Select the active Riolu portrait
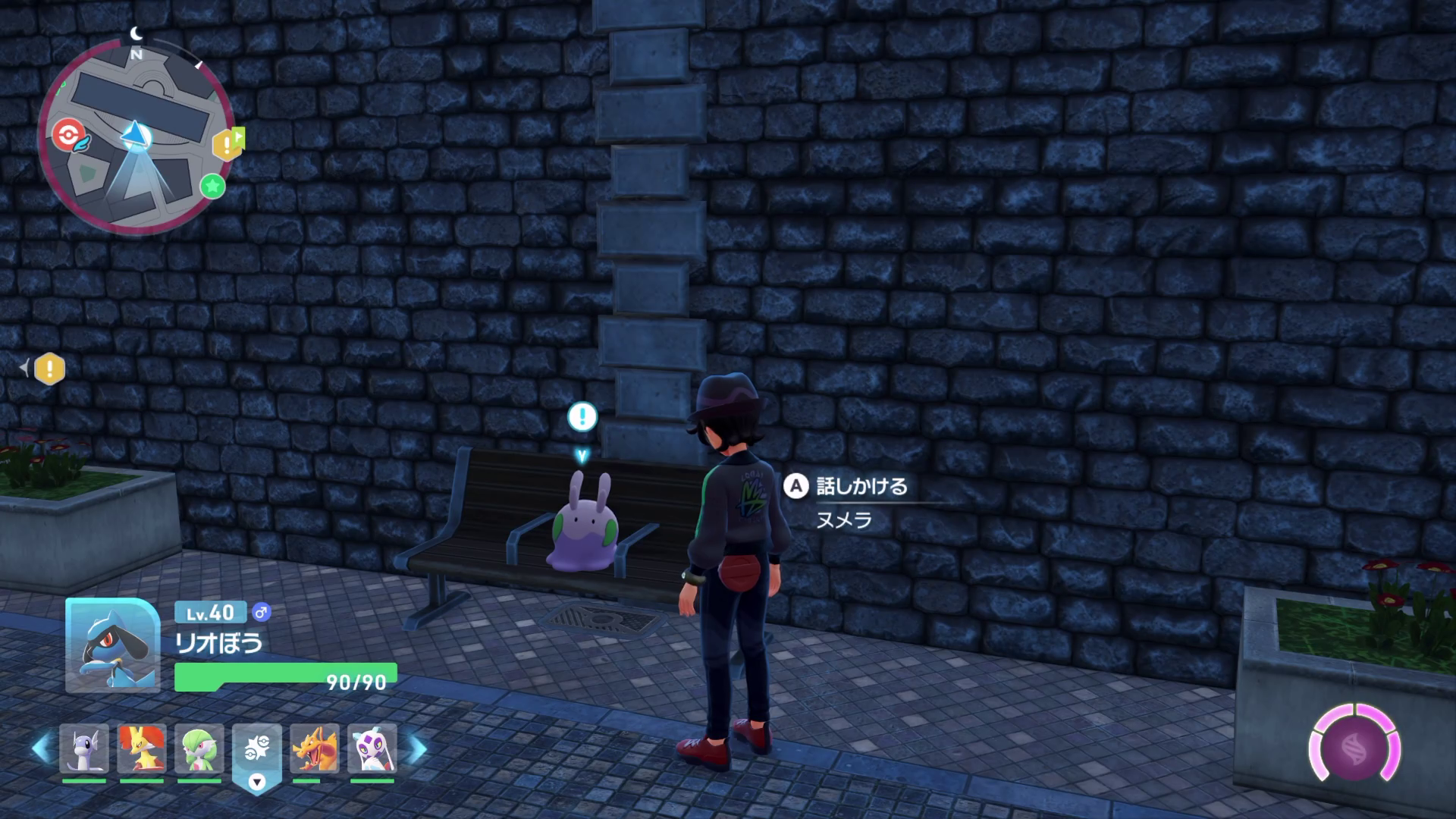This screenshot has height=819, width=1456. (112, 646)
